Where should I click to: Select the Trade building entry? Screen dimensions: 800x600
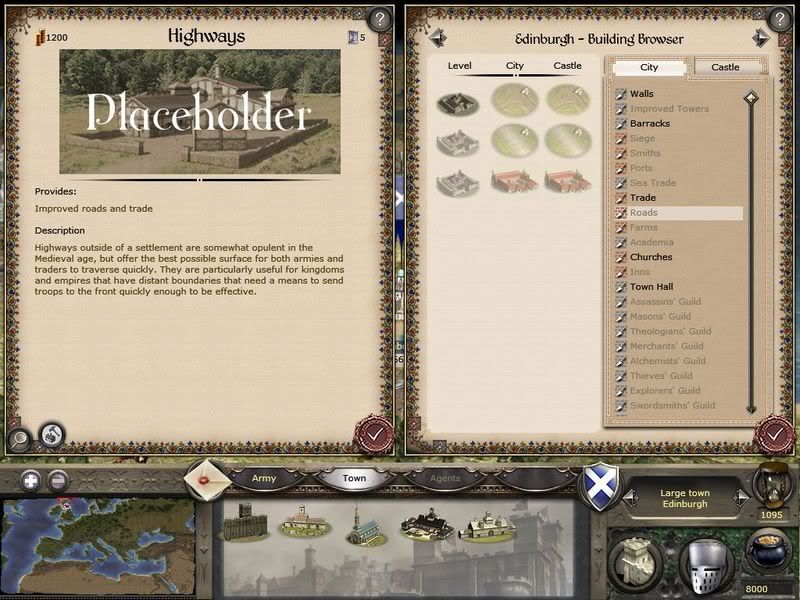[x=643, y=198]
